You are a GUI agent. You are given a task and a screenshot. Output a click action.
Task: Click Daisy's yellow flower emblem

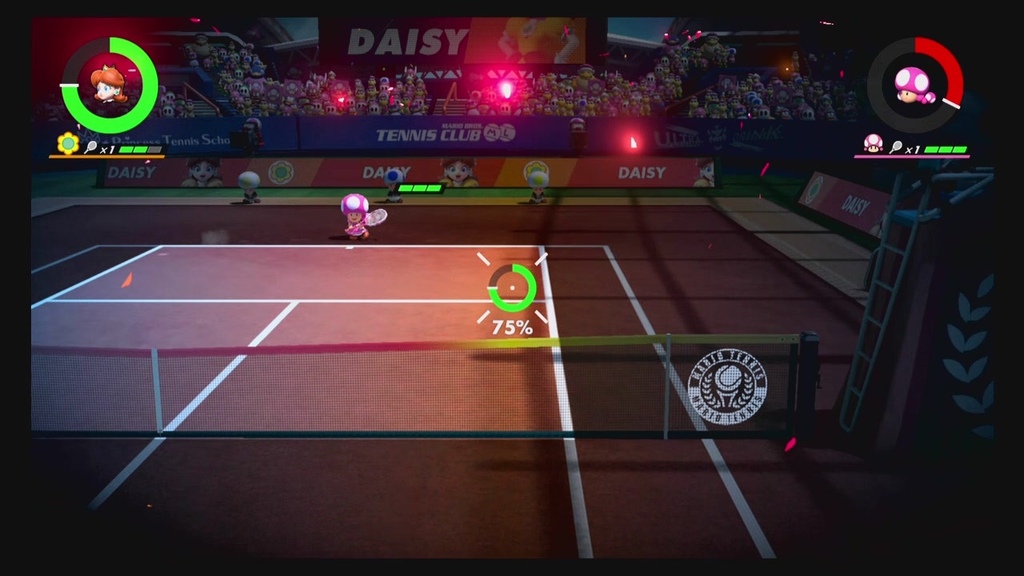tap(68, 144)
